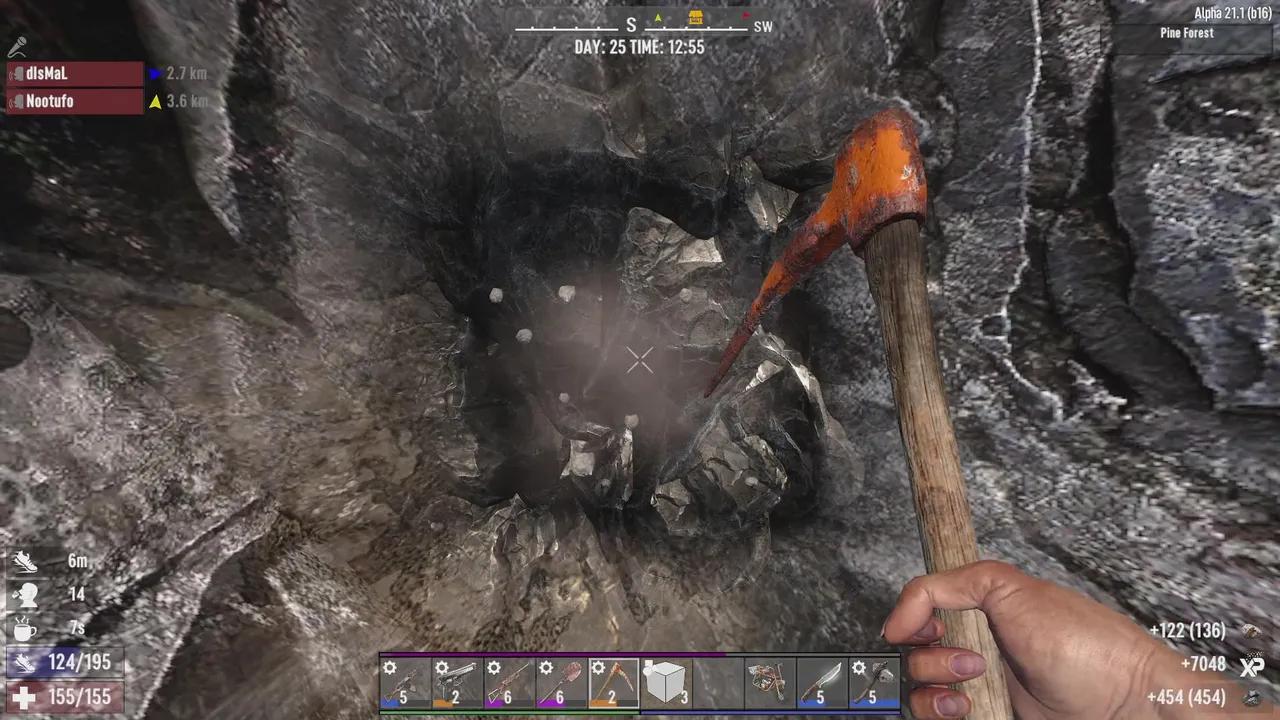Click the mod gear icon on the pickaxe slot
Screen dimensions: 1280x720
pyautogui.click(x=598, y=667)
